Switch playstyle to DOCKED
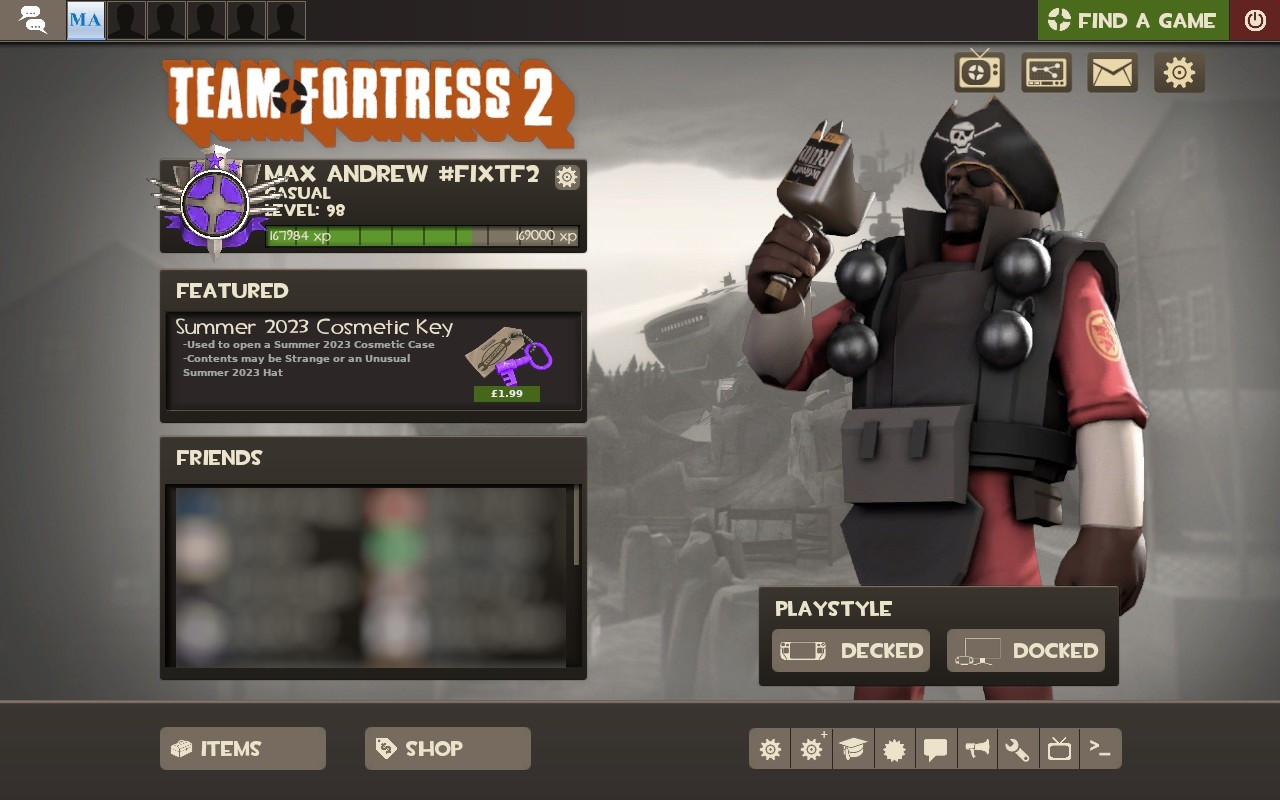The image size is (1280, 800). click(x=1025, y=650)
